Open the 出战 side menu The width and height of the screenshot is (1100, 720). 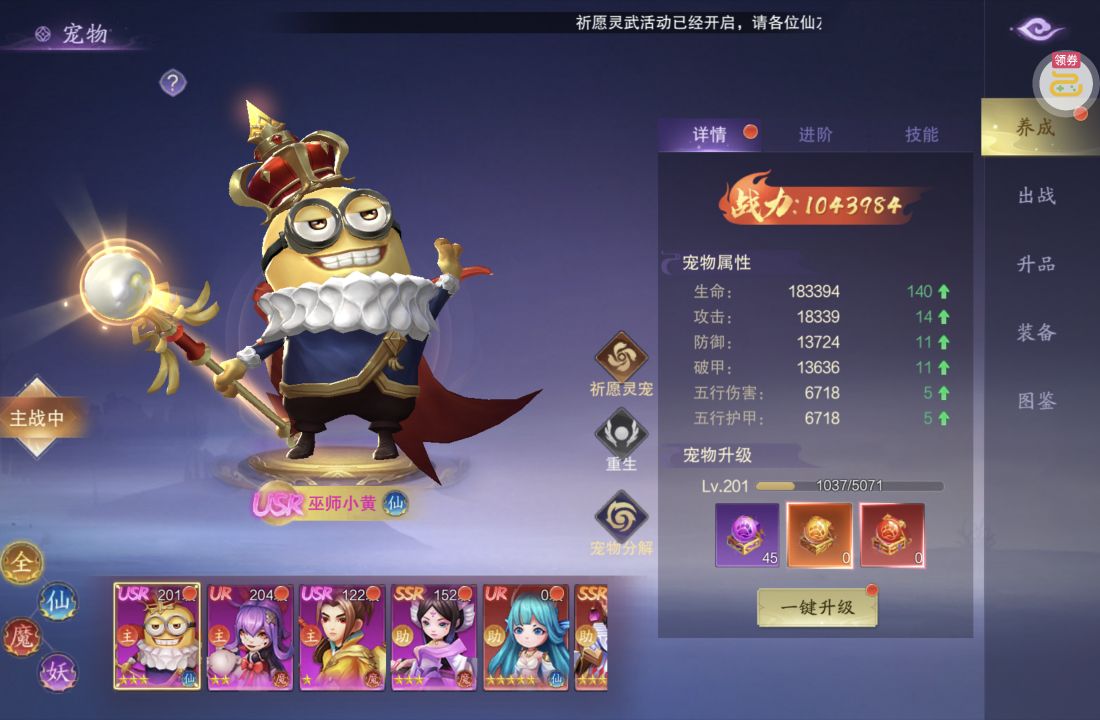tap(1037, 196)
